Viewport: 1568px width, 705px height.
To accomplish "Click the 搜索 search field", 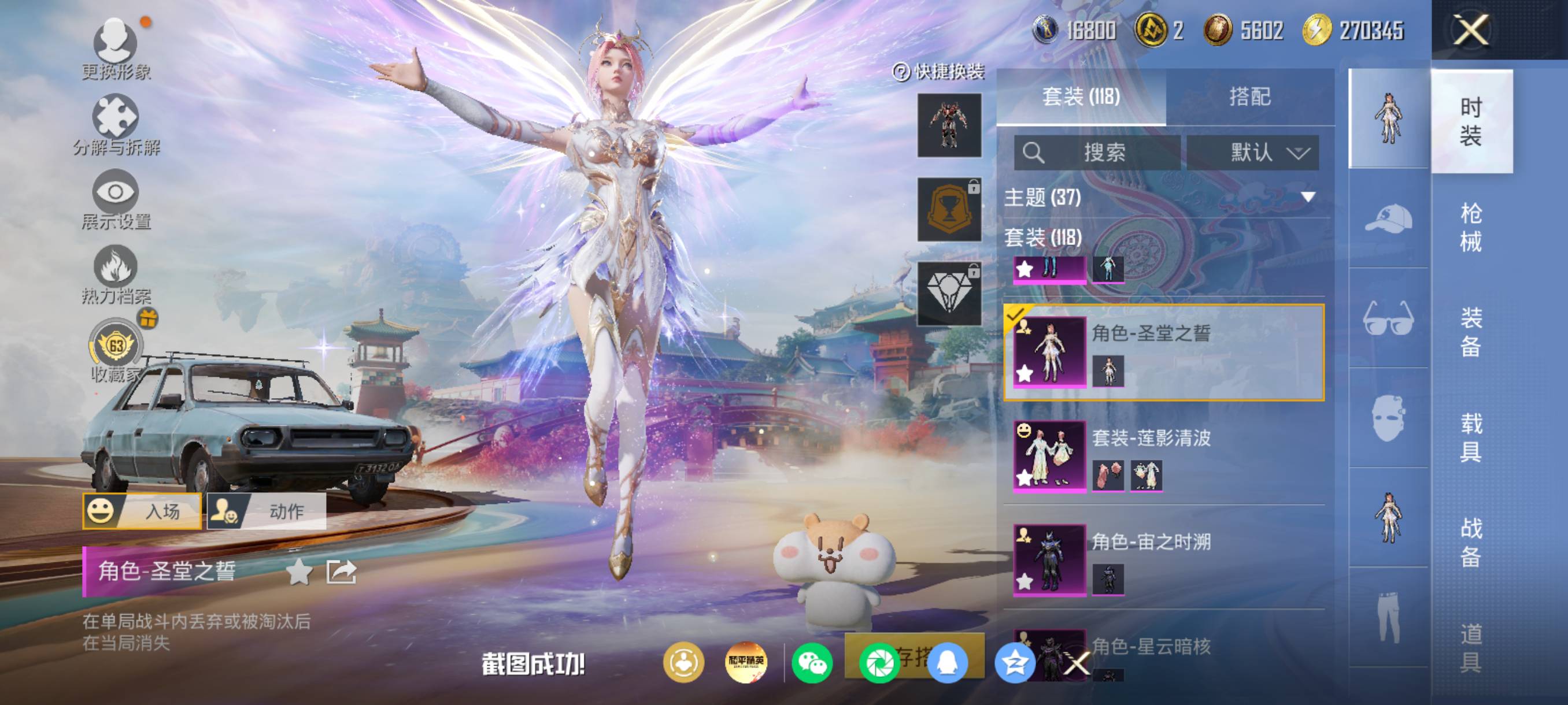I will tap(1097, 152).
